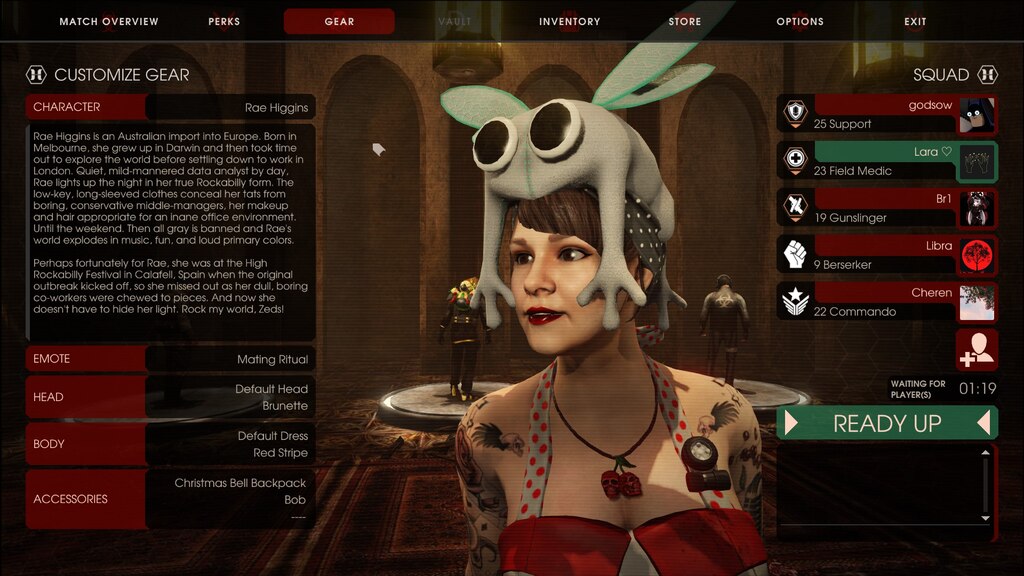Switch to the Perks tab
The height and width of the screenshot is (576, 1024).
coord(224,21)
